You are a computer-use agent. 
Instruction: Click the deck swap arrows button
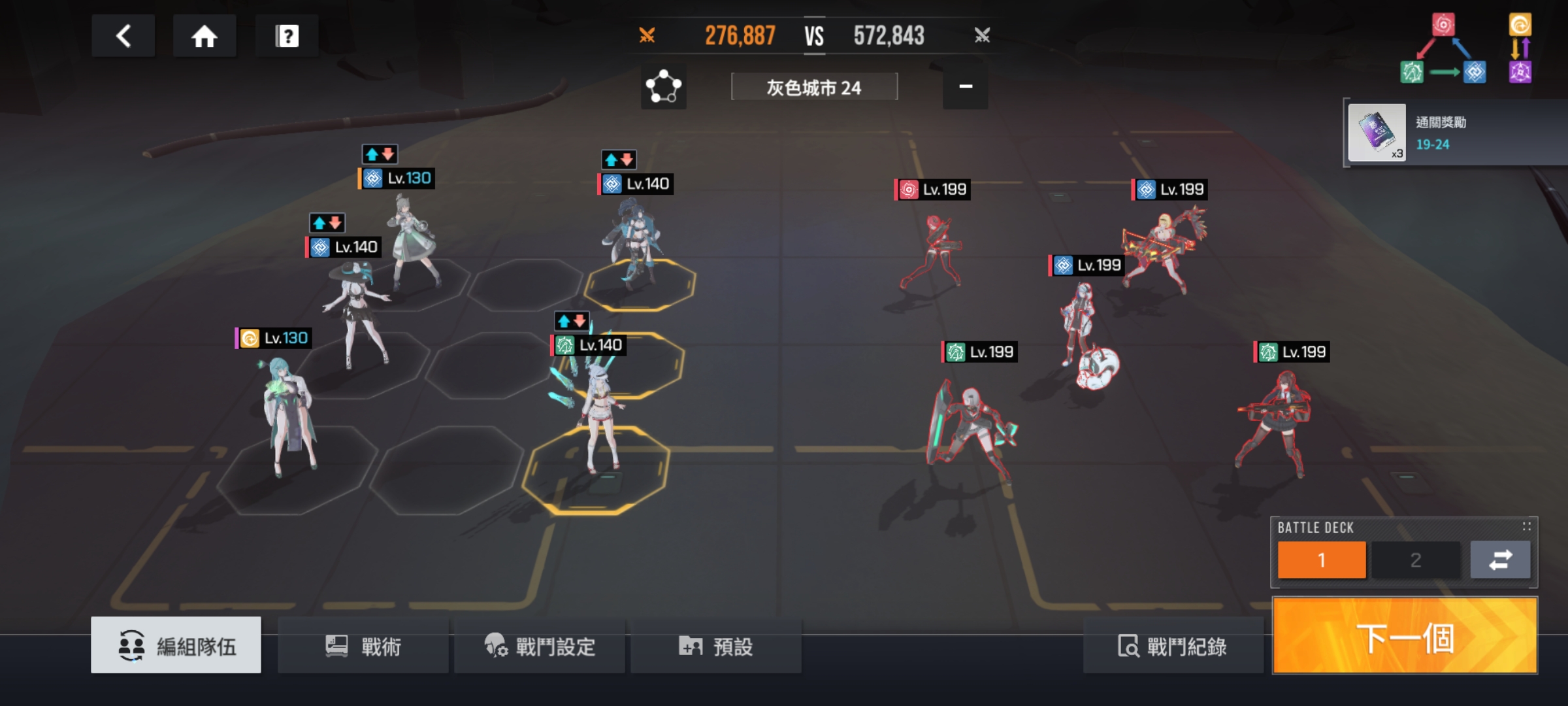click(1500, 560)
